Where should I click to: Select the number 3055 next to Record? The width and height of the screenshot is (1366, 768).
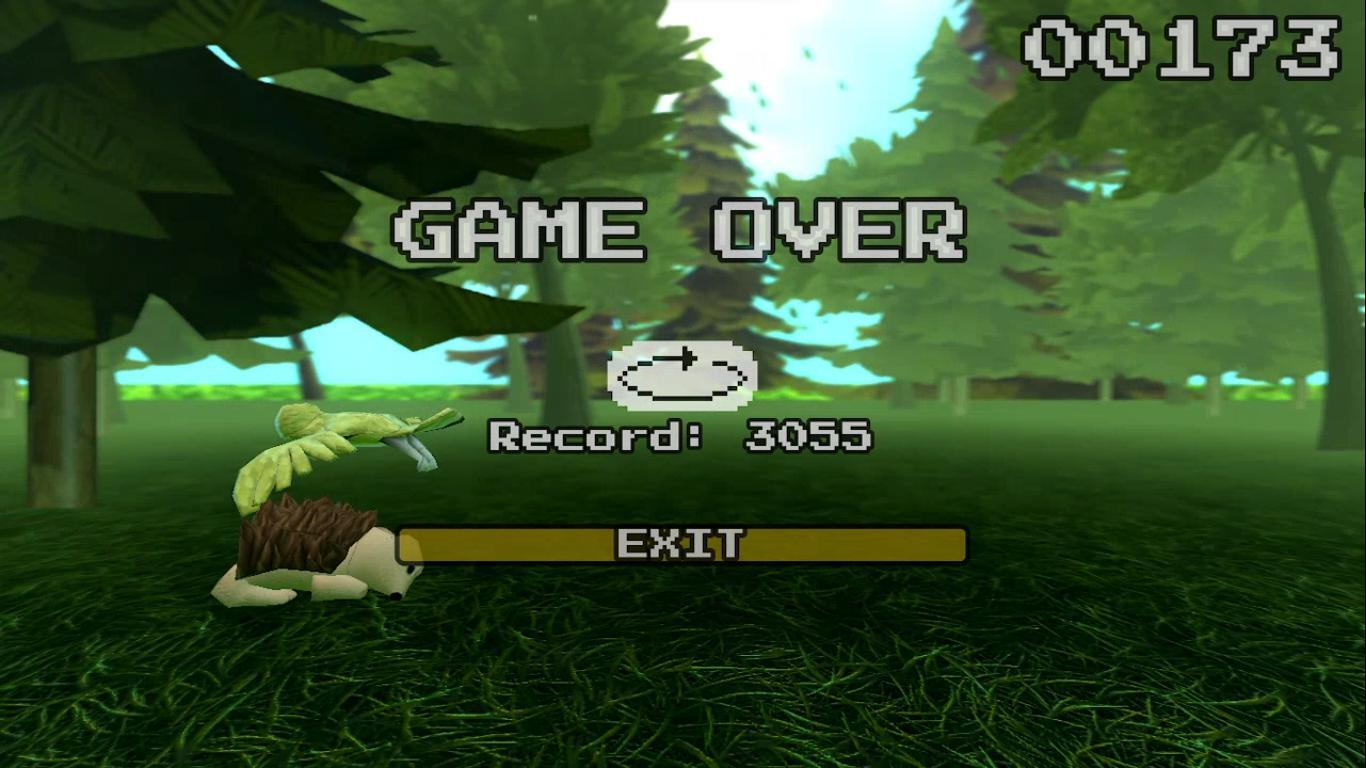[808, 436]
